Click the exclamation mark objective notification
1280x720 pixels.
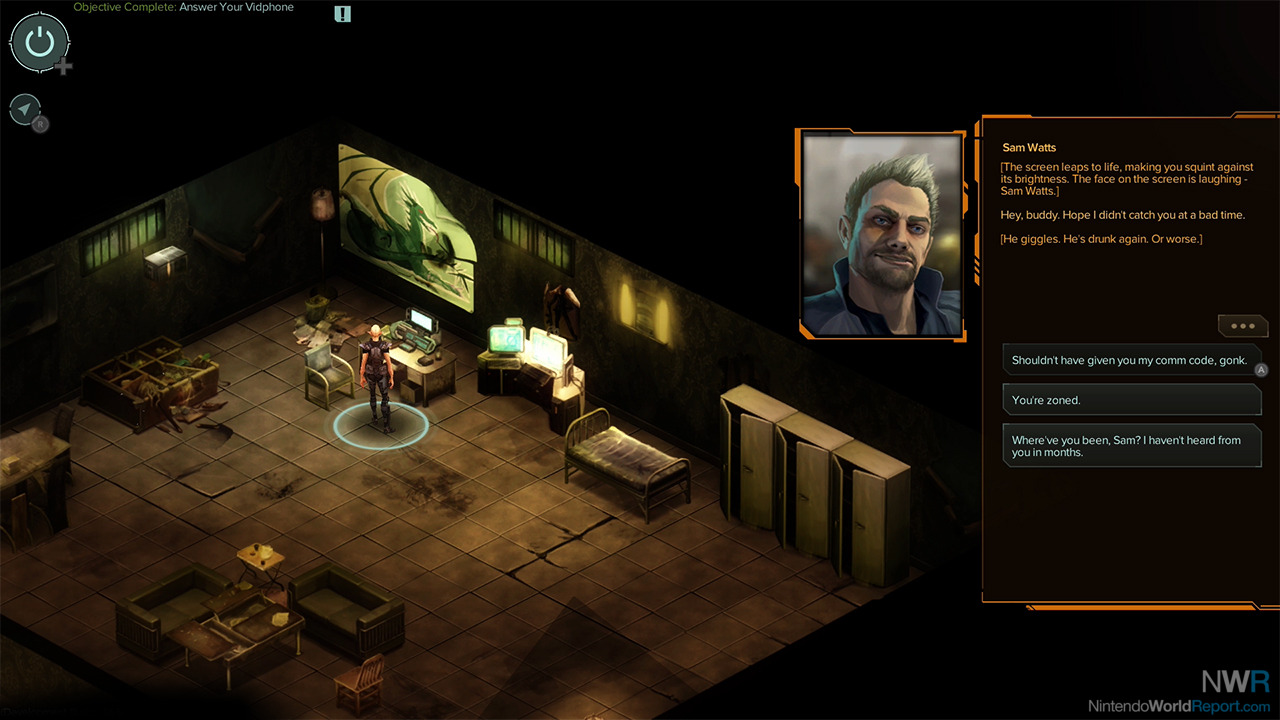click(x=343, y=14)
